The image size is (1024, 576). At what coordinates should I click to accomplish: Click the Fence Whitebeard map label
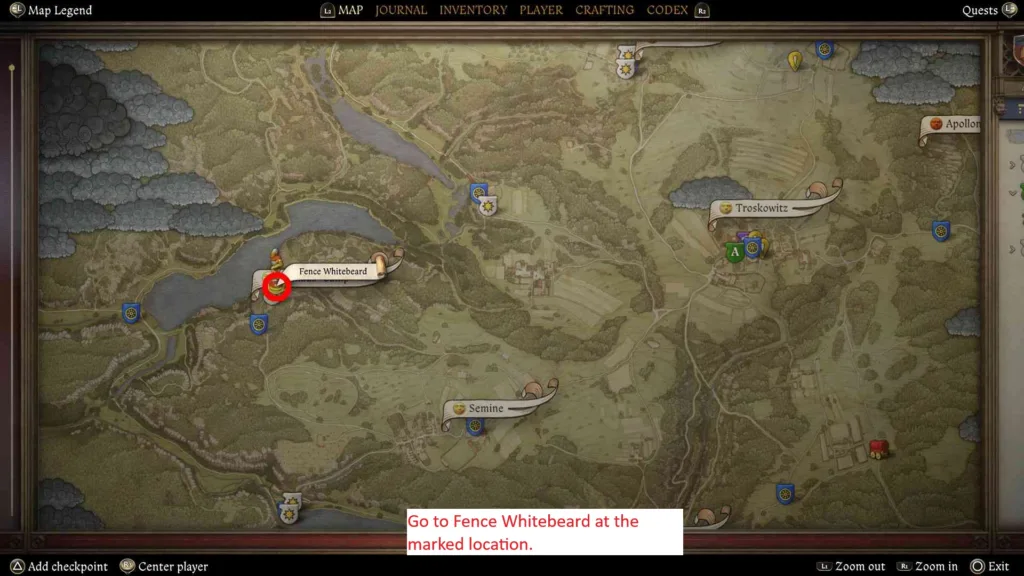click(x=333, y=271)
